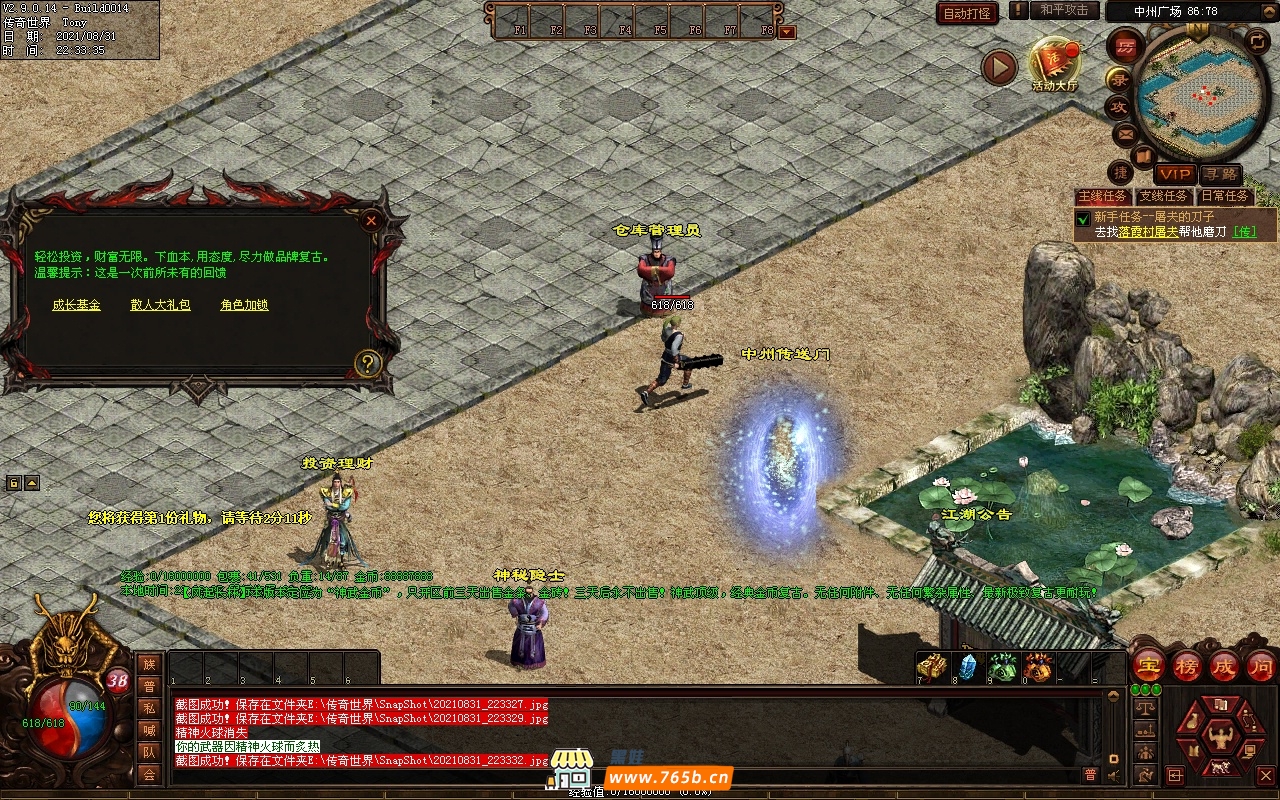This screenshot has height=800, width=1280.
Task: Open the VIP button below the minimap
Action: pyautogui.click(x=1174, y=174)
